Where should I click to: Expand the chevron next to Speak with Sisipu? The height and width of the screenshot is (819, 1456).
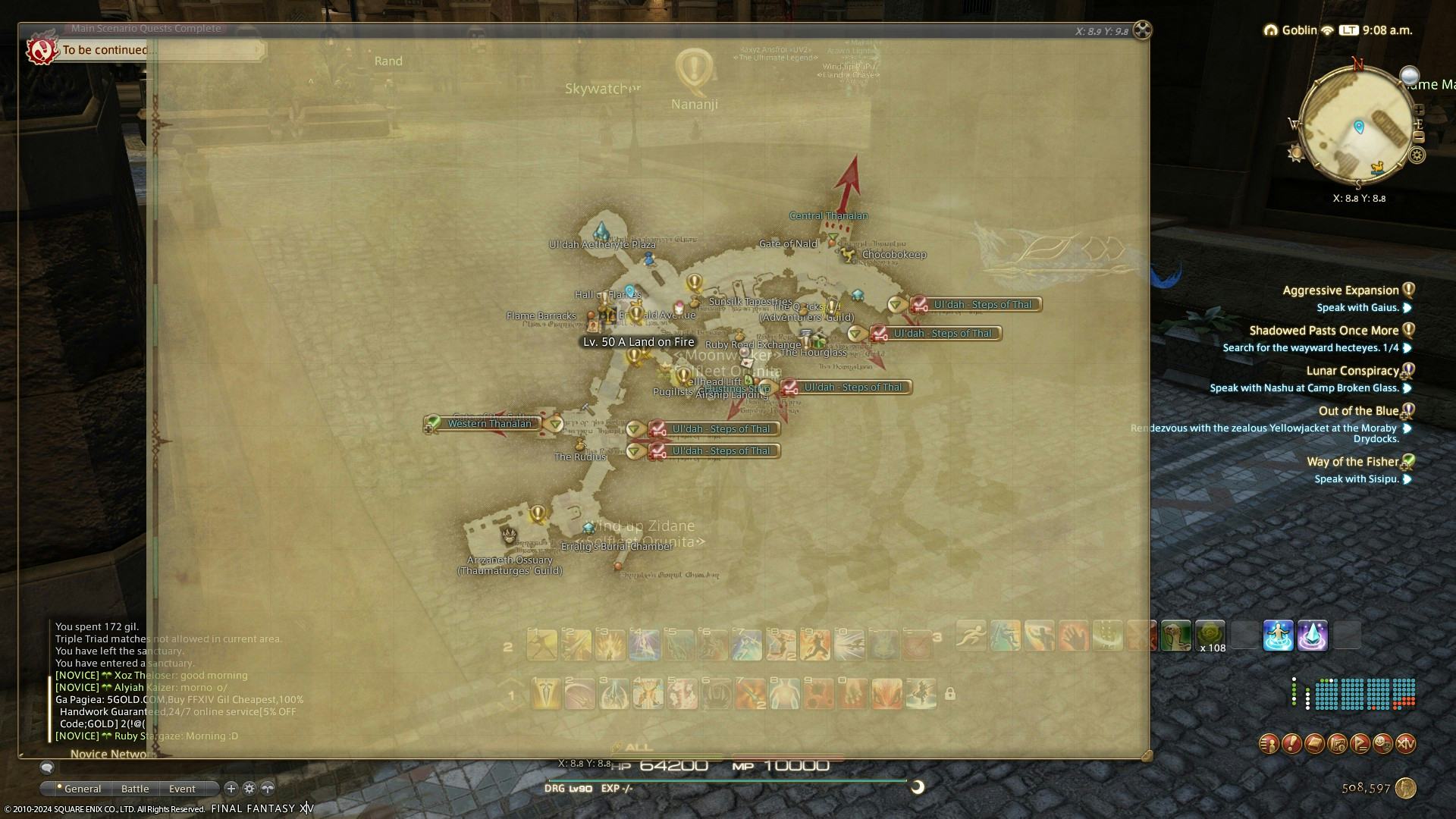coord(1408,479)
